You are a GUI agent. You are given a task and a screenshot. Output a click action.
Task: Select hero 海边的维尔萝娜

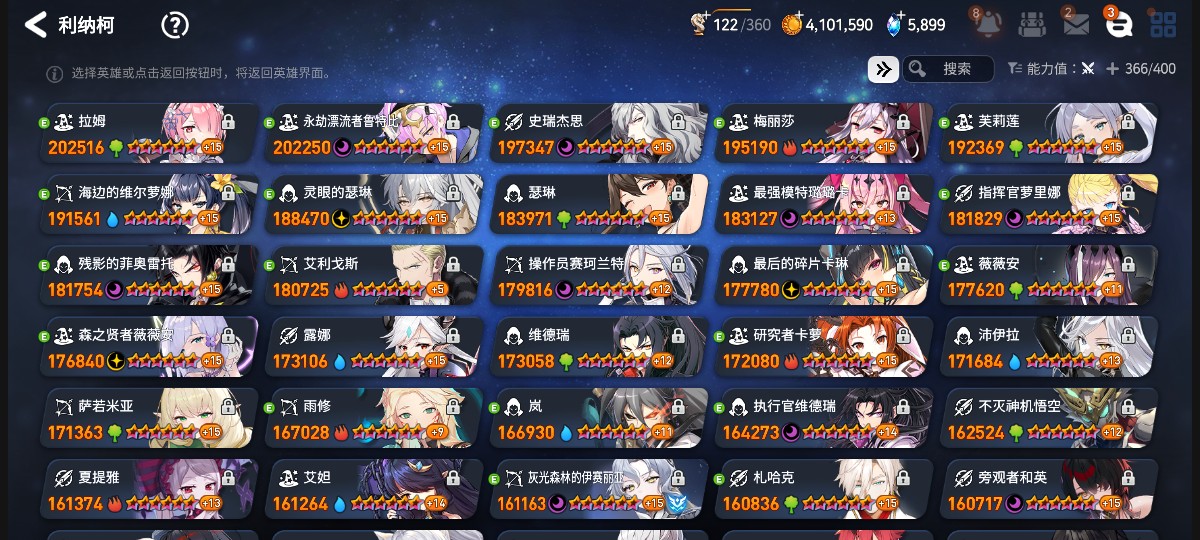148,205
